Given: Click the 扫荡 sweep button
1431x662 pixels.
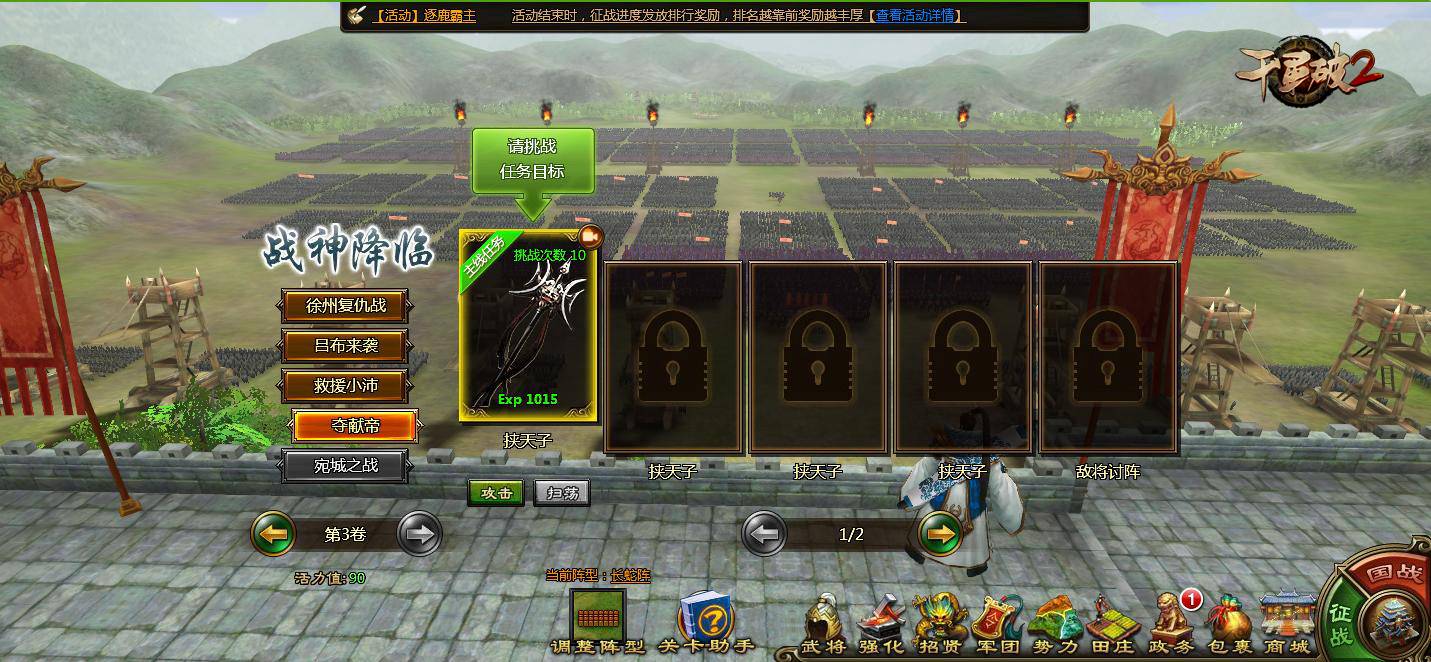Looking at the screenshot, I should coord(561,493).
